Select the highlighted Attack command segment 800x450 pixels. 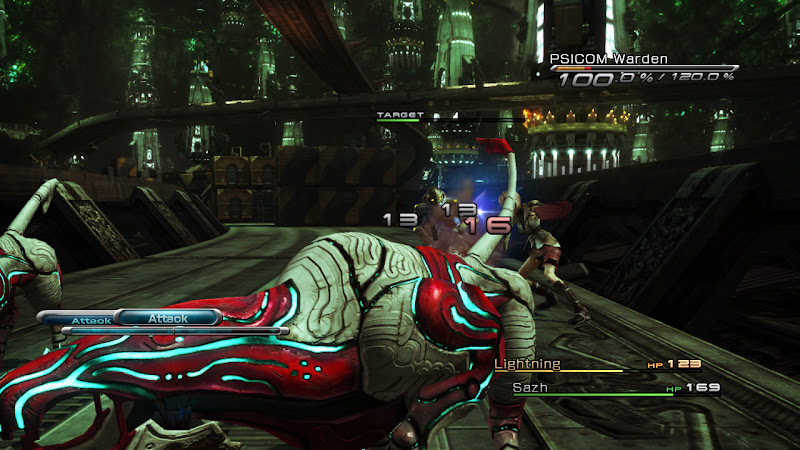coord(167,318)
